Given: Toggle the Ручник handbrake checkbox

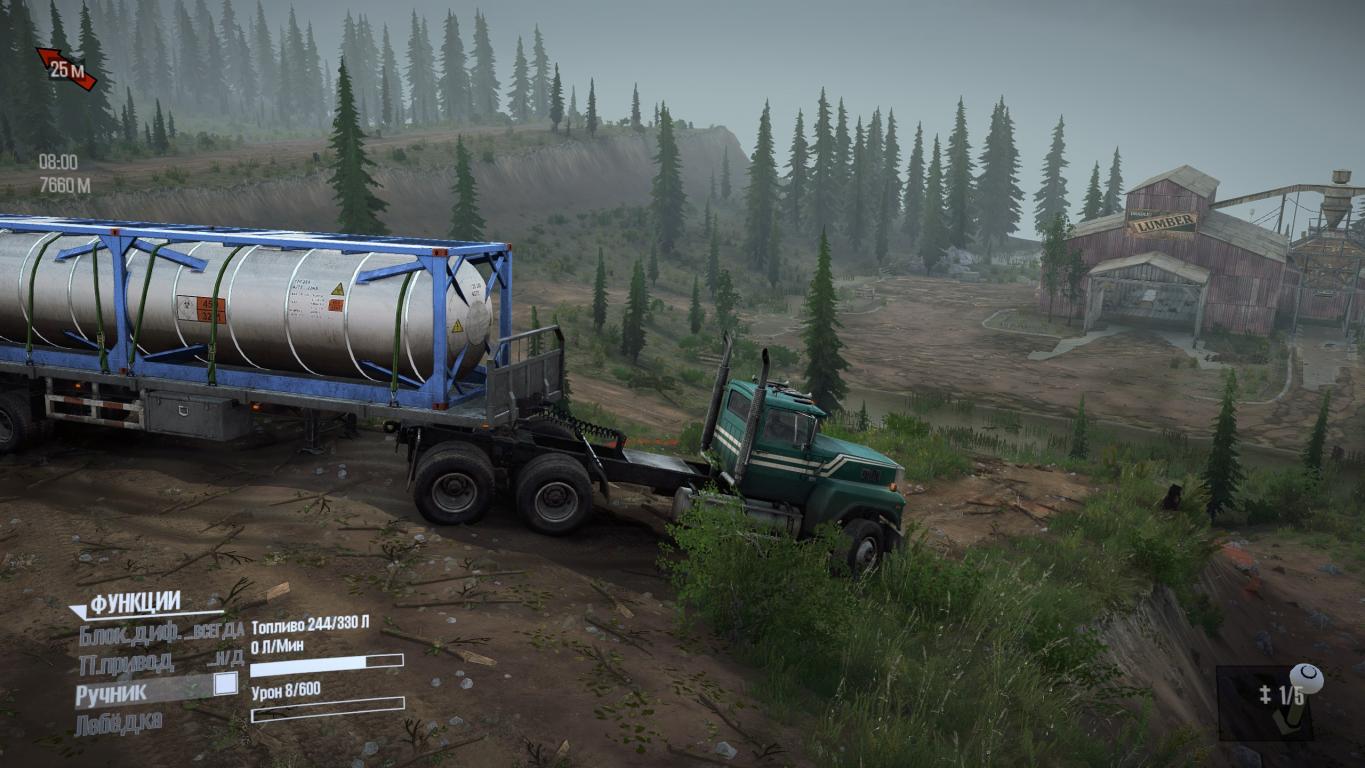Looking at the screenshot, I should point(226,683).
